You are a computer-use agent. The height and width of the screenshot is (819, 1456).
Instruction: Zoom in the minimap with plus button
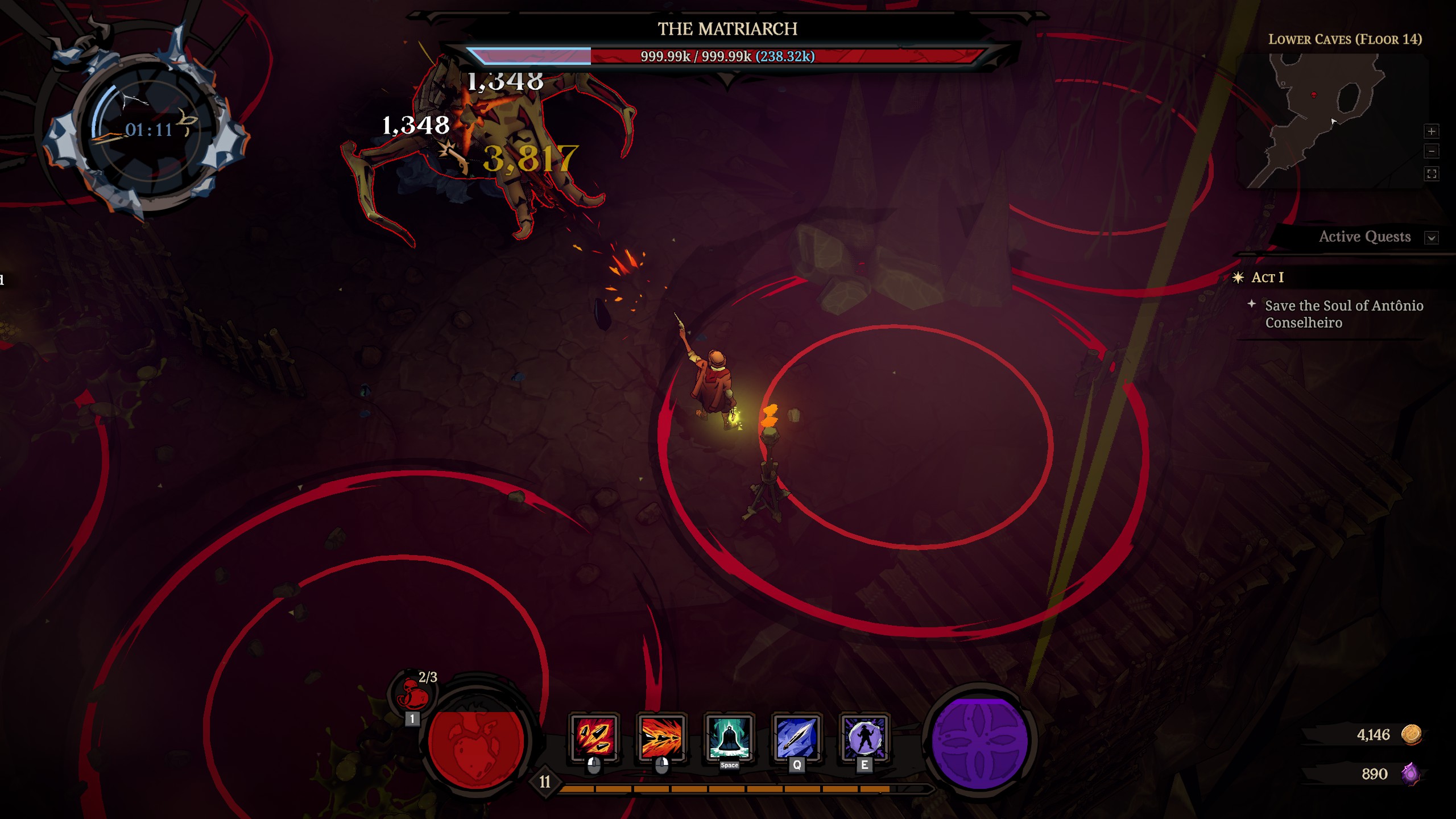tap(1432, 131)
